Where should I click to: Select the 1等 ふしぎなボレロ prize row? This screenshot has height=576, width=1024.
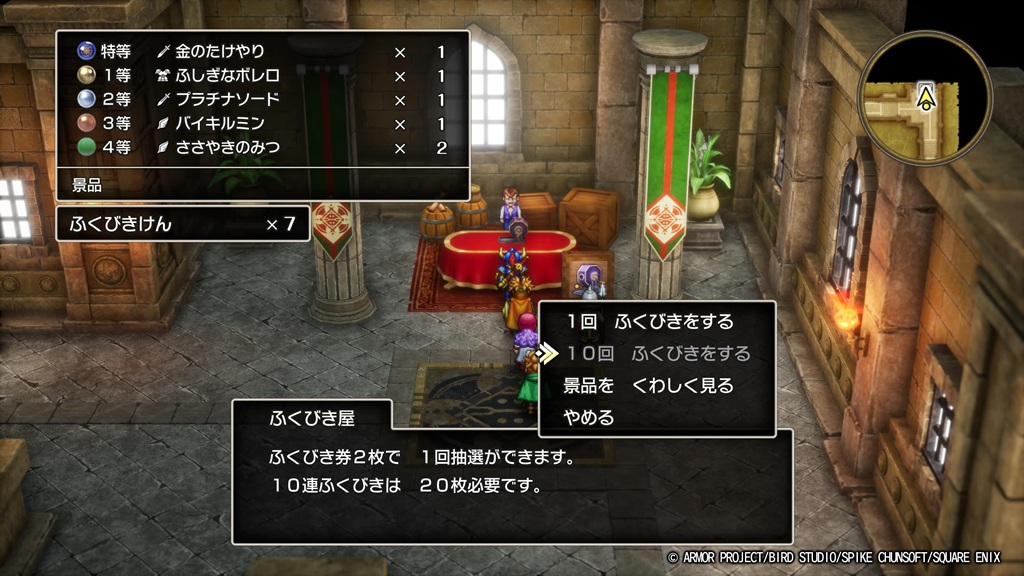[262, 76]
